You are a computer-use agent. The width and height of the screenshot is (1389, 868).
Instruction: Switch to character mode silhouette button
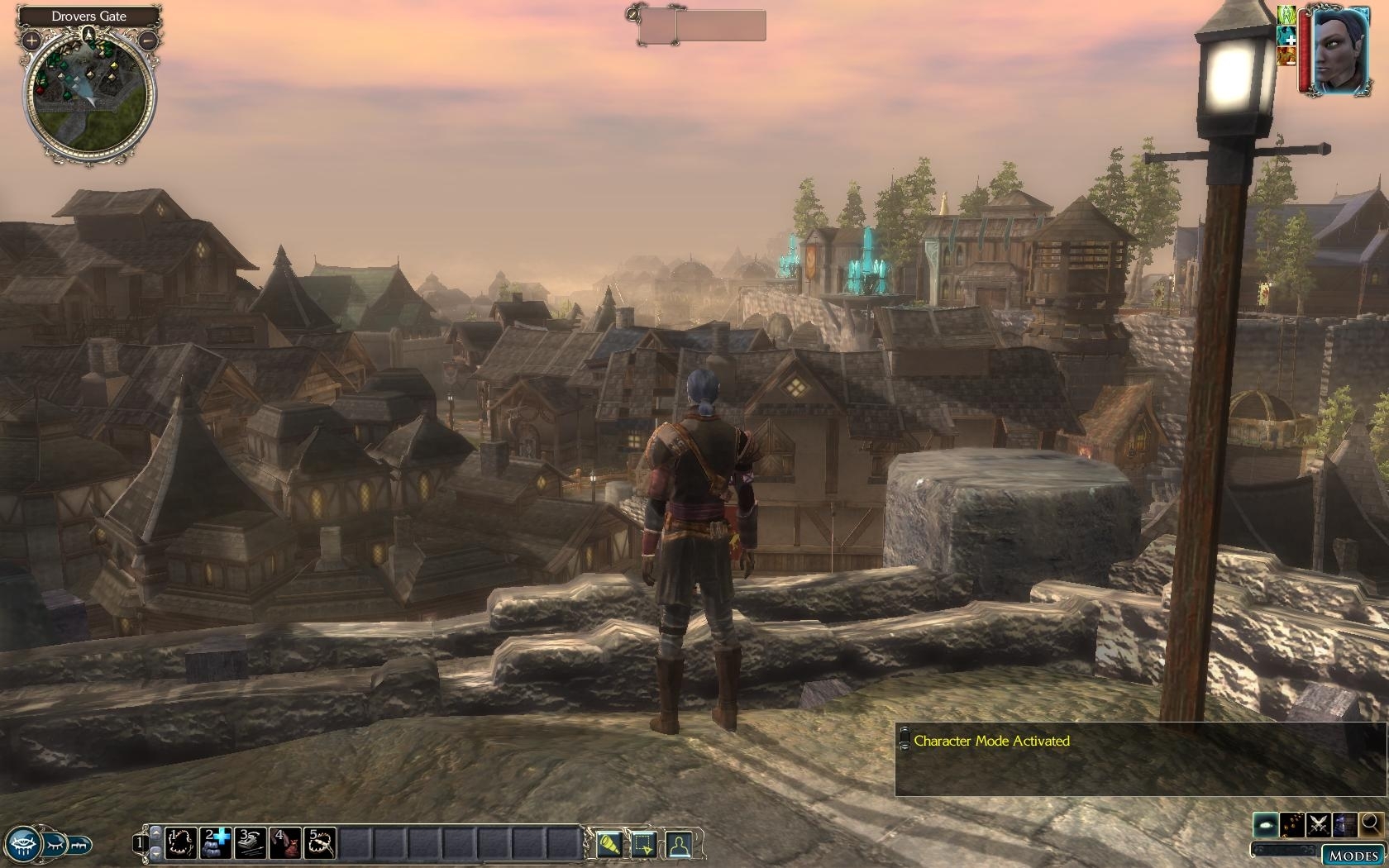tap(679, 844)
